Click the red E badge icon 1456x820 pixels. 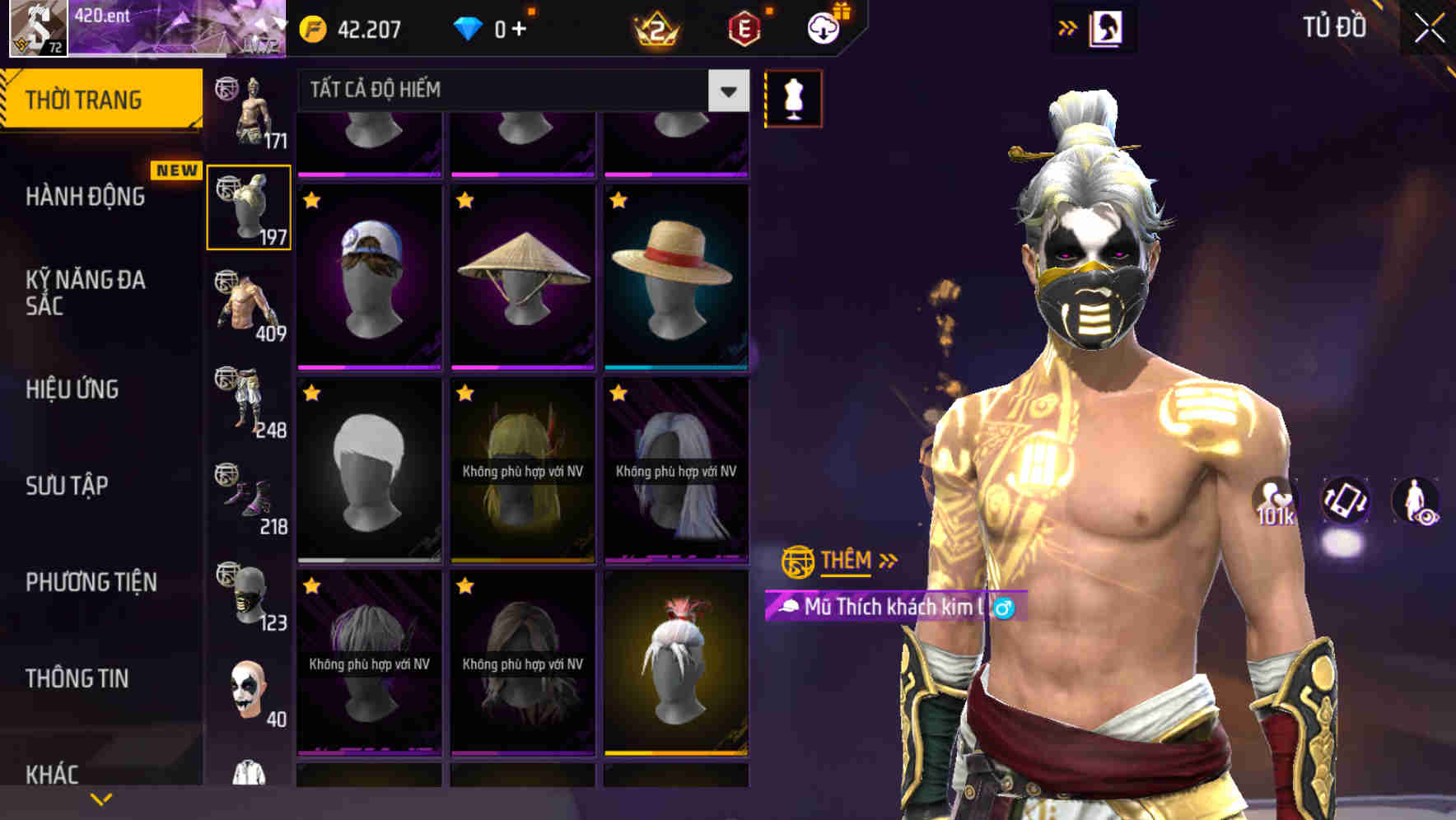pyautogui.click(x=744, y=29)
